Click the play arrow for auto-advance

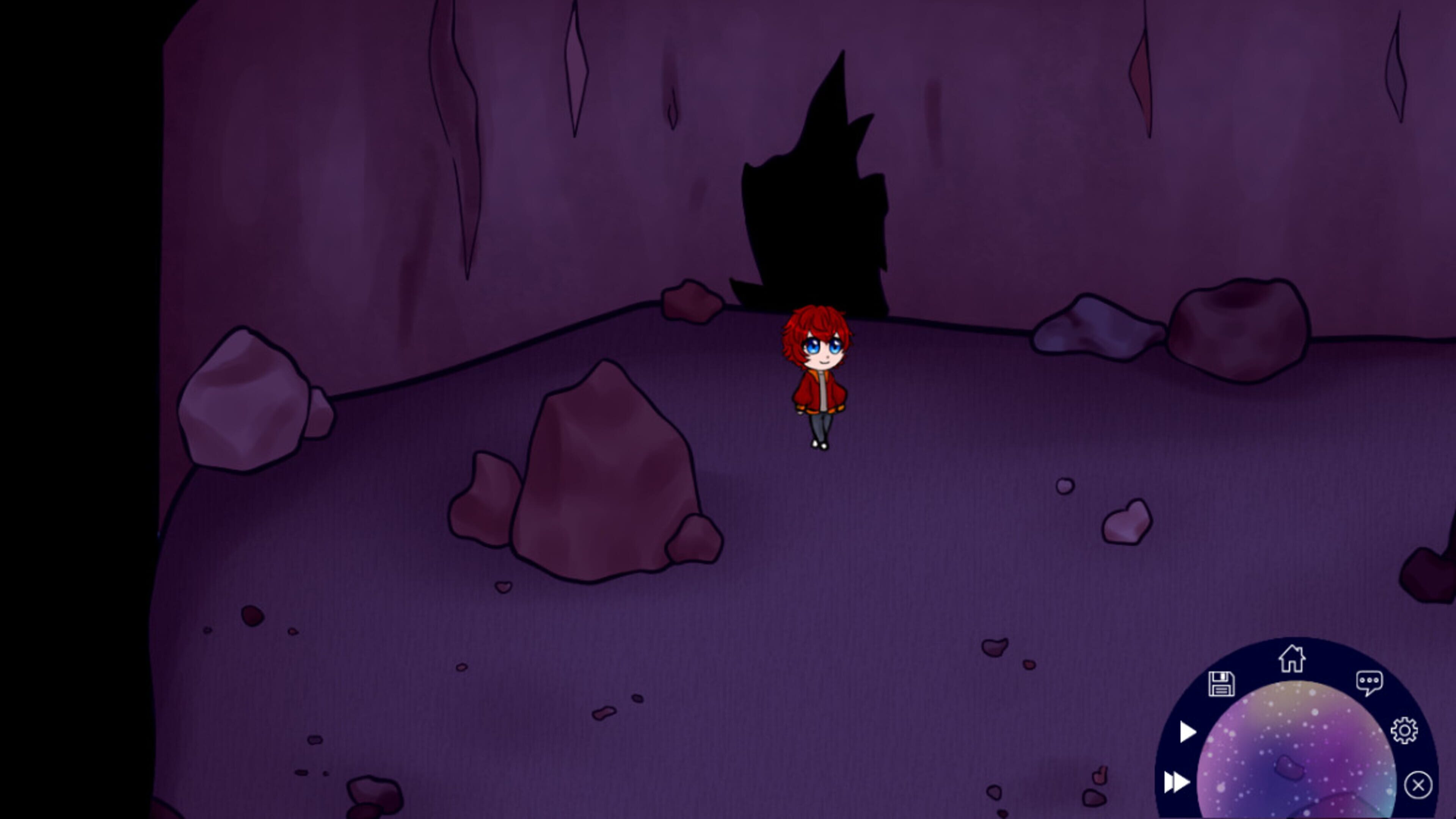[x=1188, y=732]
